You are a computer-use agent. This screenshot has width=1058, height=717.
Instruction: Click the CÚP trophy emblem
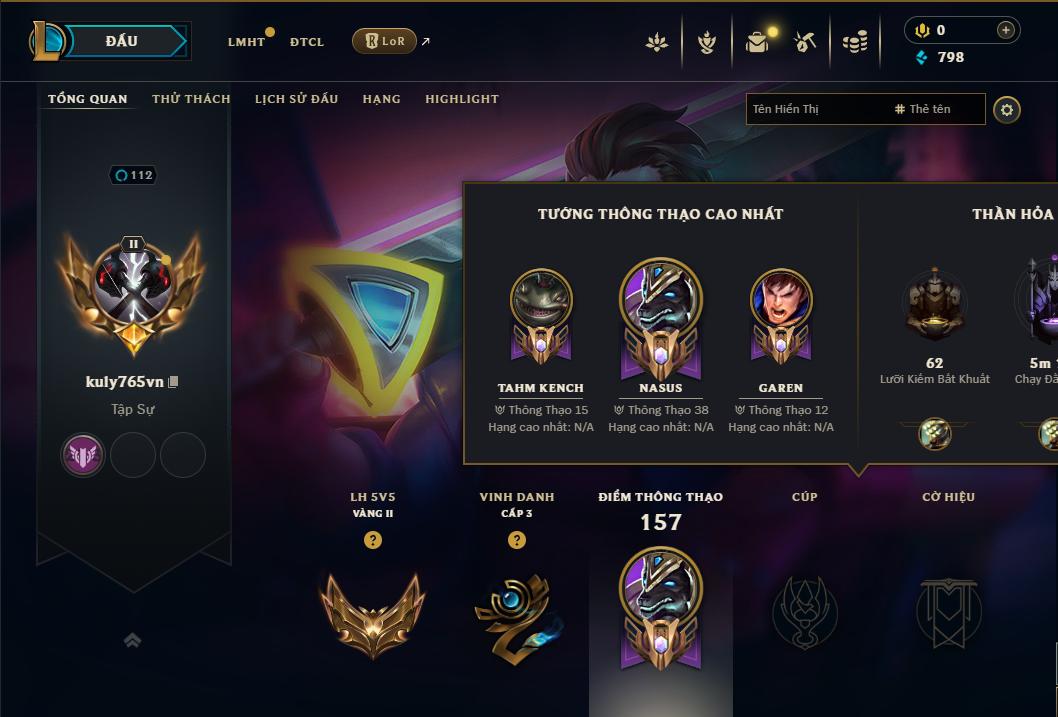(804, 610)
